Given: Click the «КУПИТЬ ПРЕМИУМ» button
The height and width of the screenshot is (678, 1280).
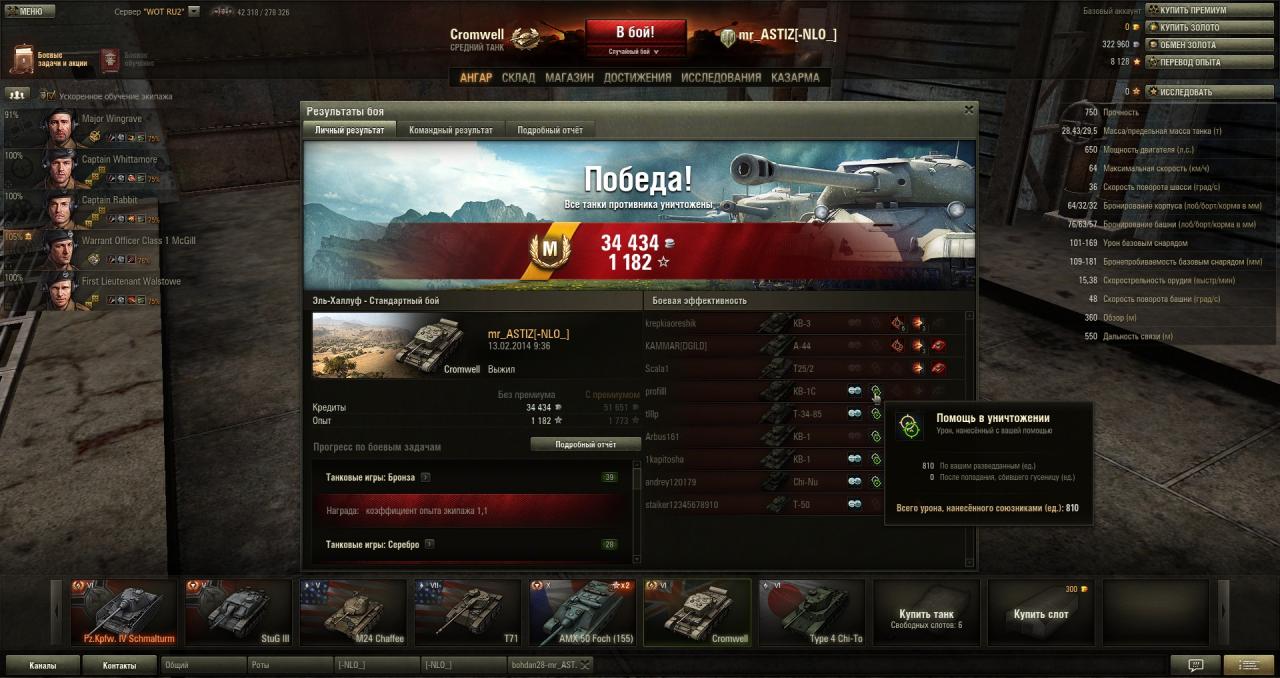Looking at the screenshot, I should tap(1192, 10).
